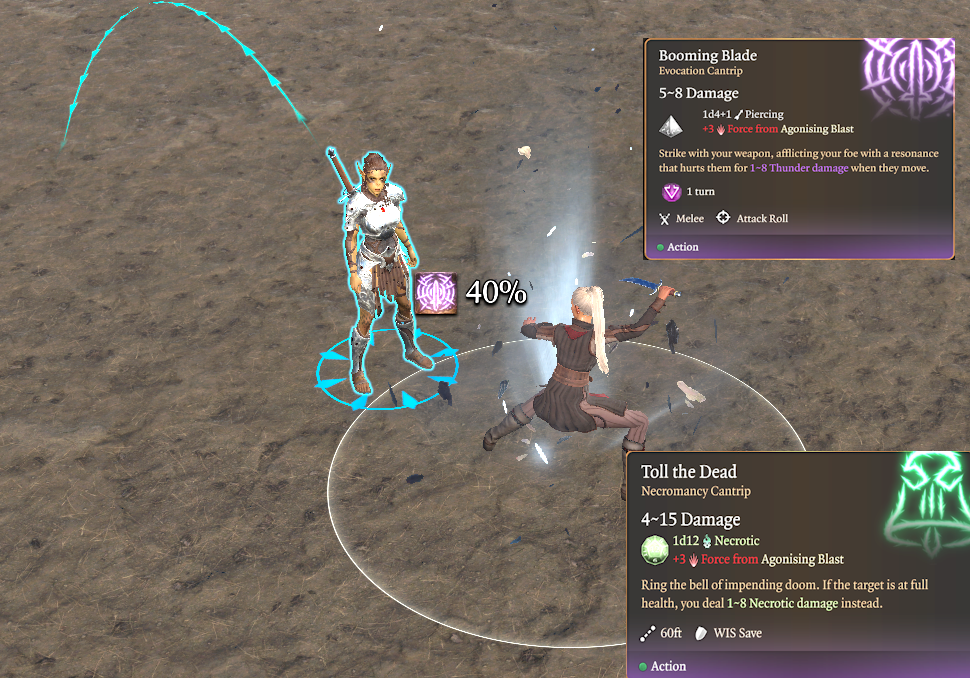Click the Booming Blade icon beside 40%
Viewport: 970px width, 678px height.
pyautogui.click(x=436, y=293)
